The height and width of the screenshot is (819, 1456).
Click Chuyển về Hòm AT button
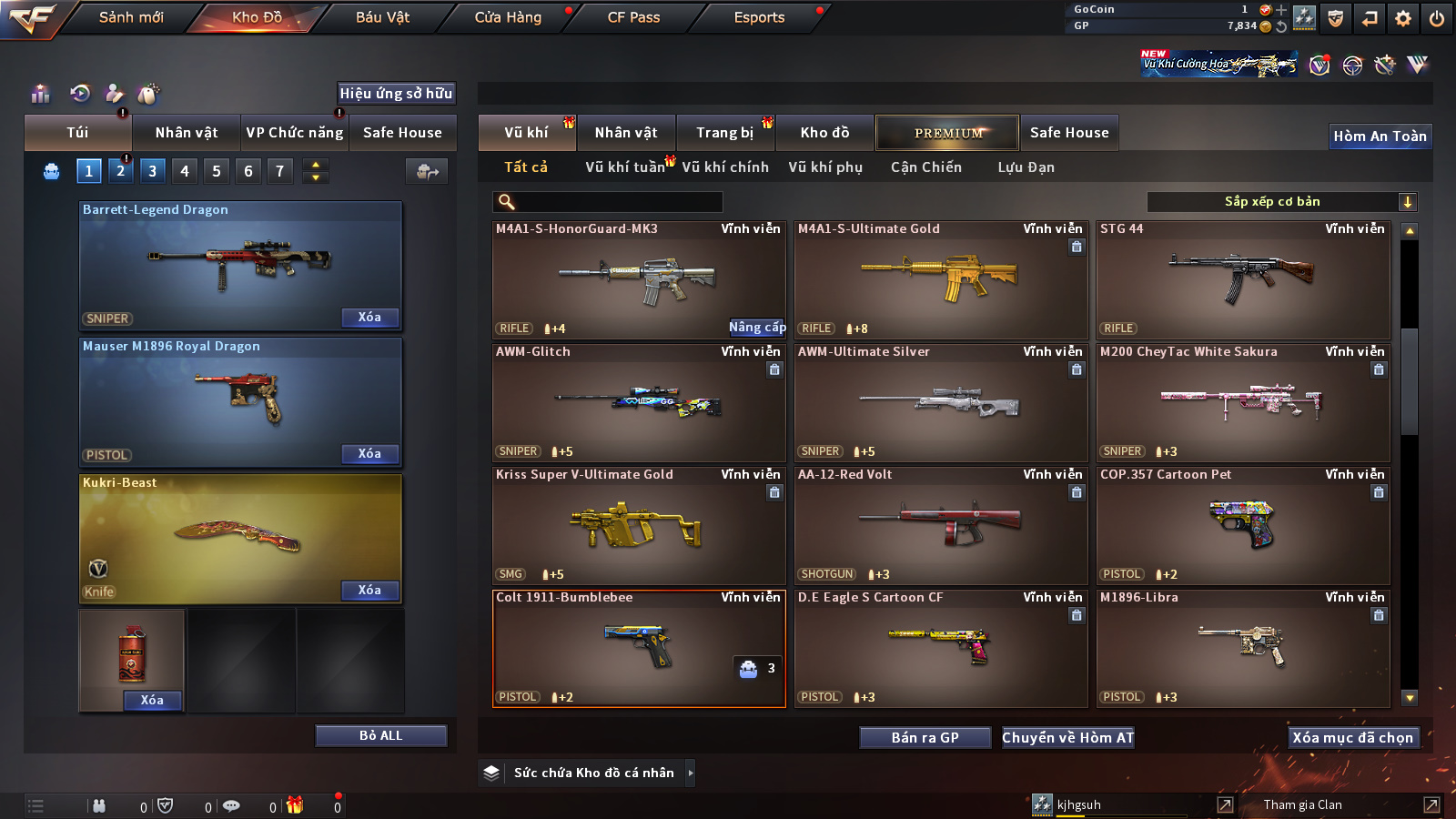(x=1067, y=738)
